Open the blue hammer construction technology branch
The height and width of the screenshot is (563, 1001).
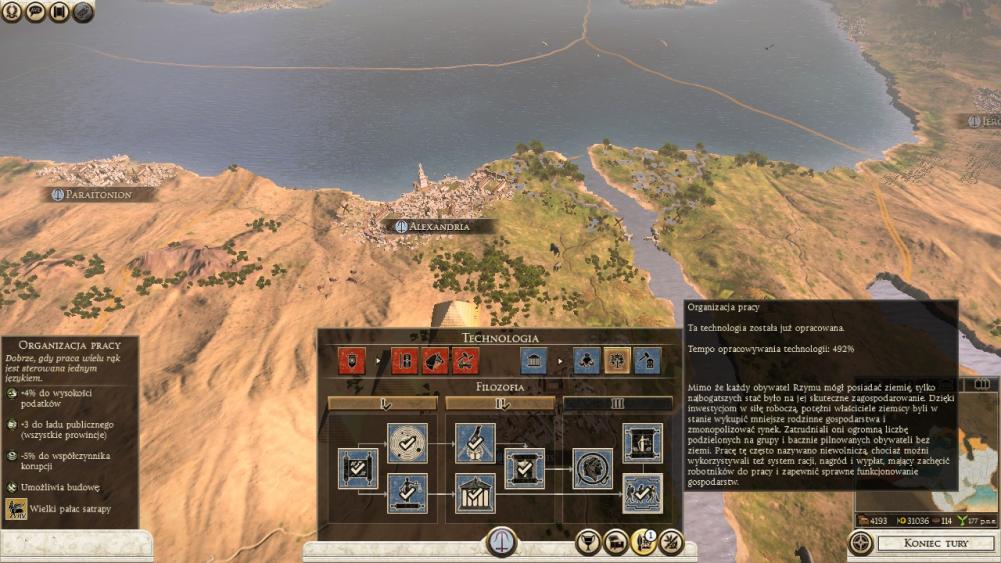(647, 360)
